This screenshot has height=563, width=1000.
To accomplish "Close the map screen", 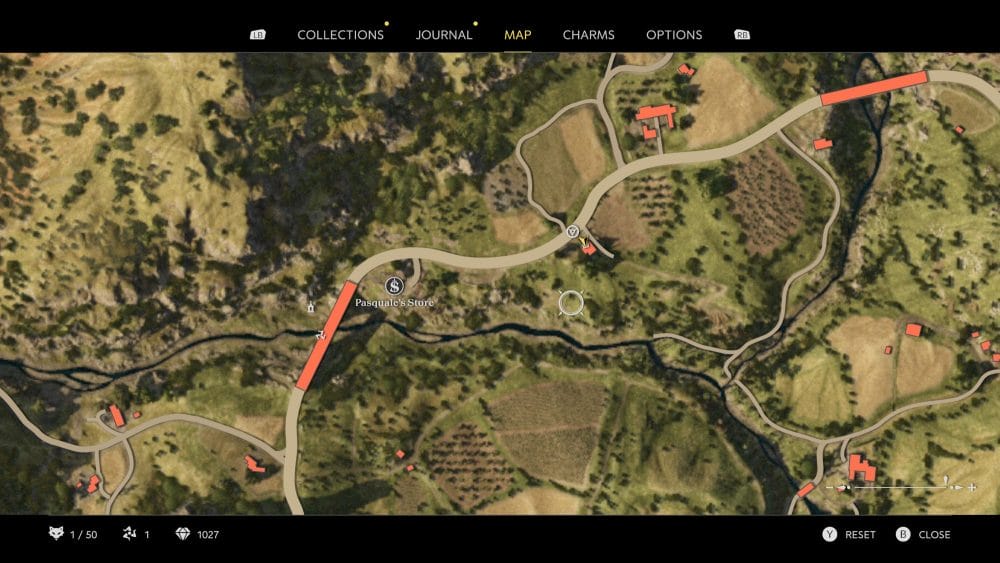I will 924,535.
